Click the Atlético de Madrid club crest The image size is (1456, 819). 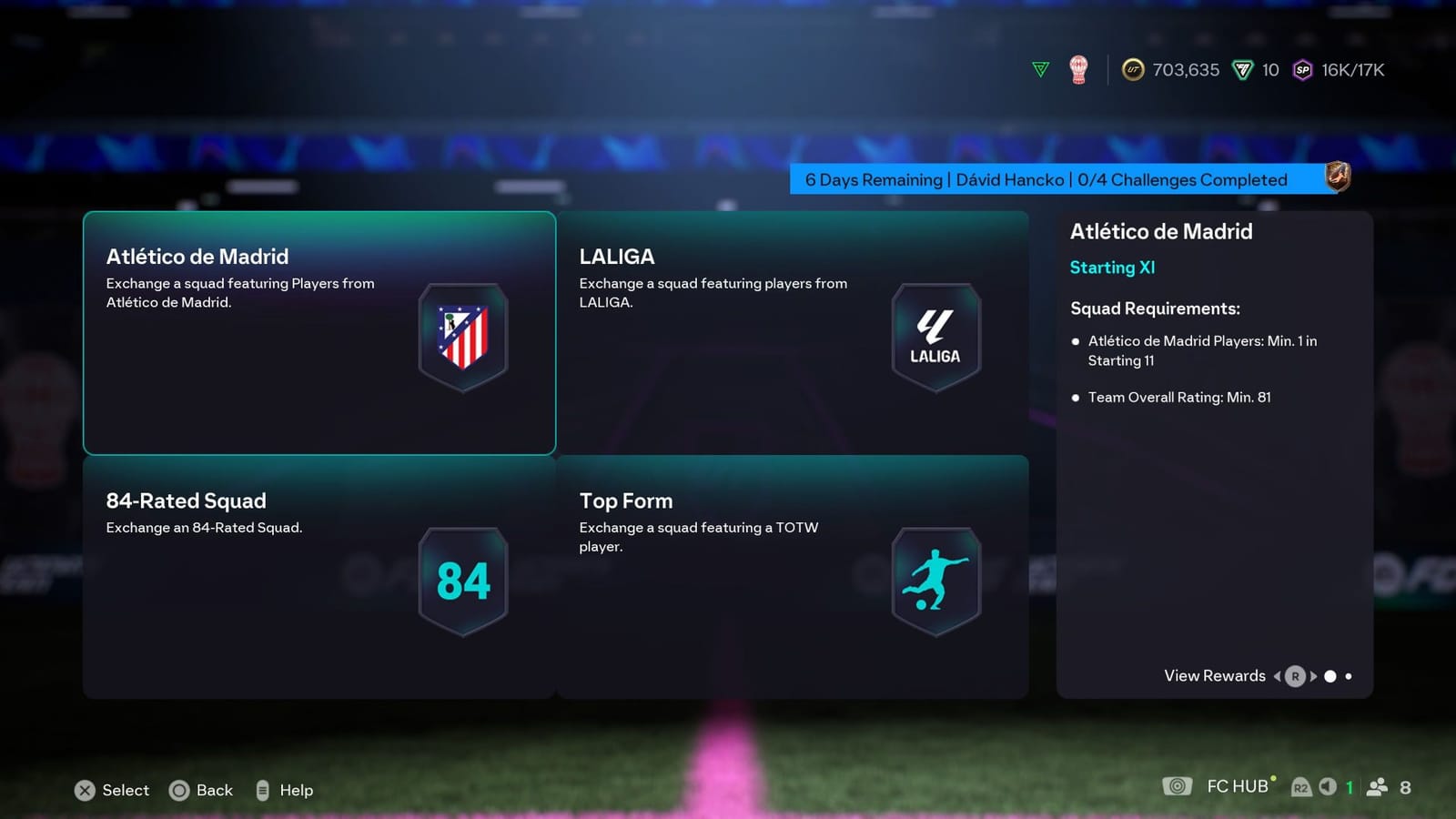(463, 336)
